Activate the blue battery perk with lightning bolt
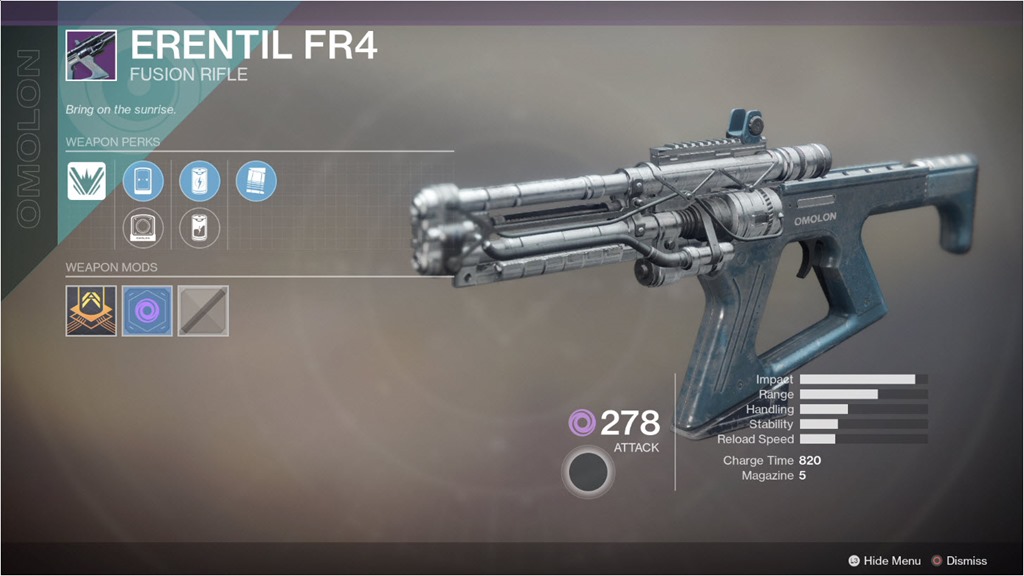This screenshot has height=576, width=1024. point(199,181)
